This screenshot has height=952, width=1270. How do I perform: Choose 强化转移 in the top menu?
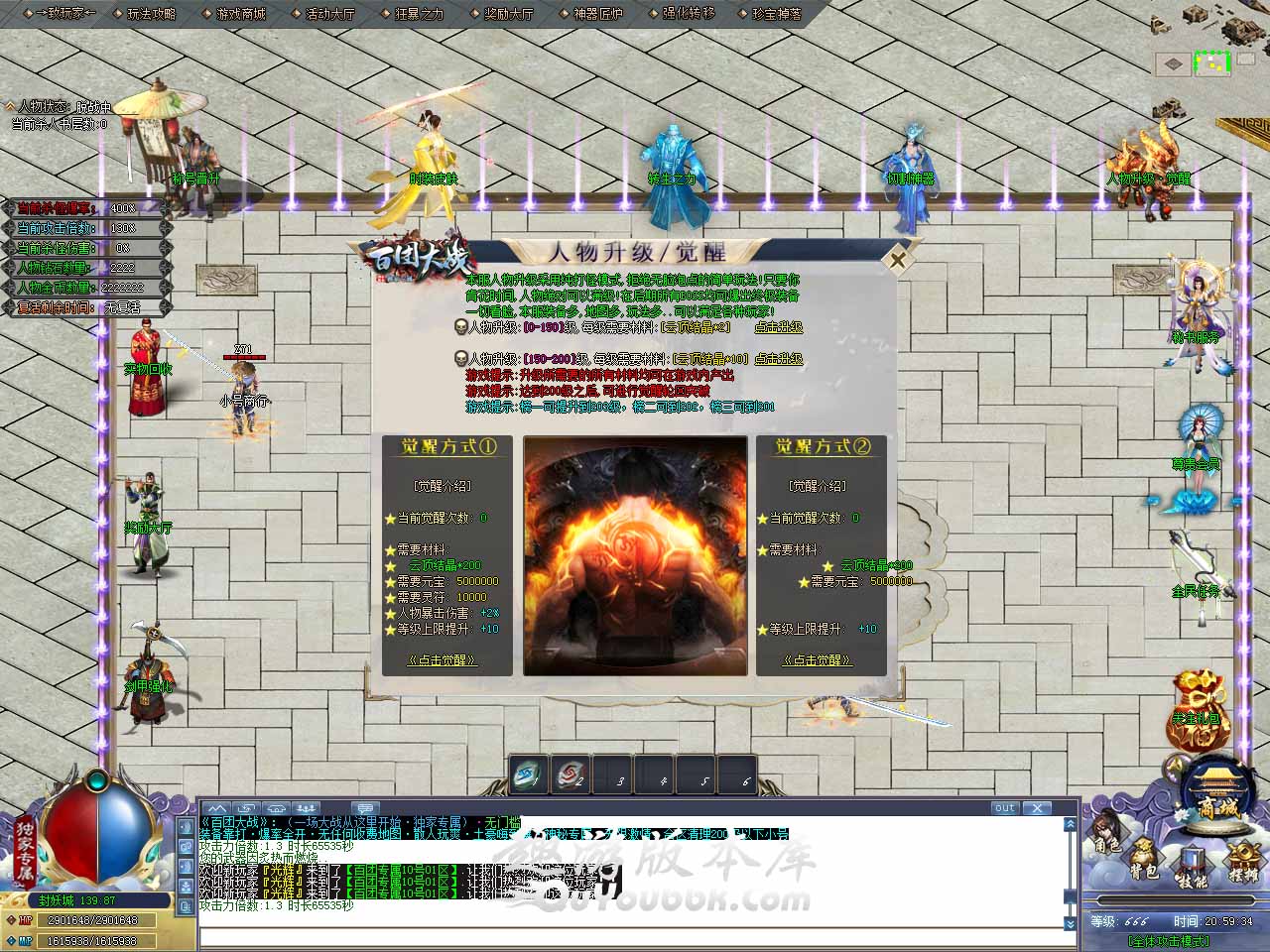pyautogui.click(x=688, y=14)
